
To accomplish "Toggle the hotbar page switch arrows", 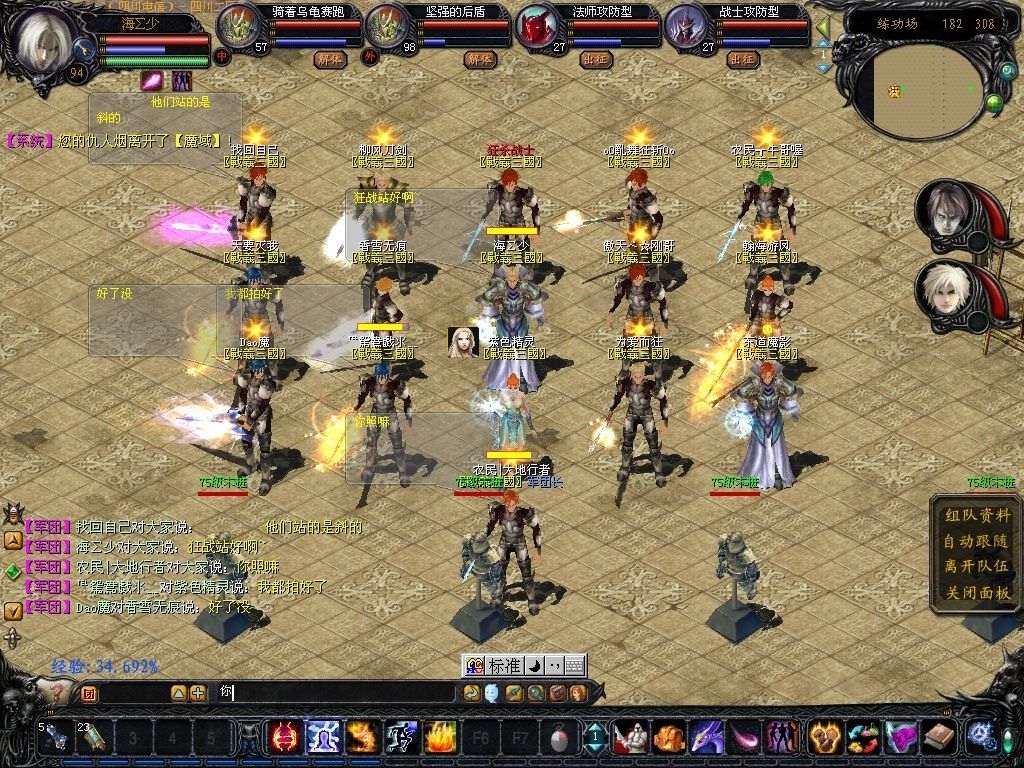I will tap(594, 738).
